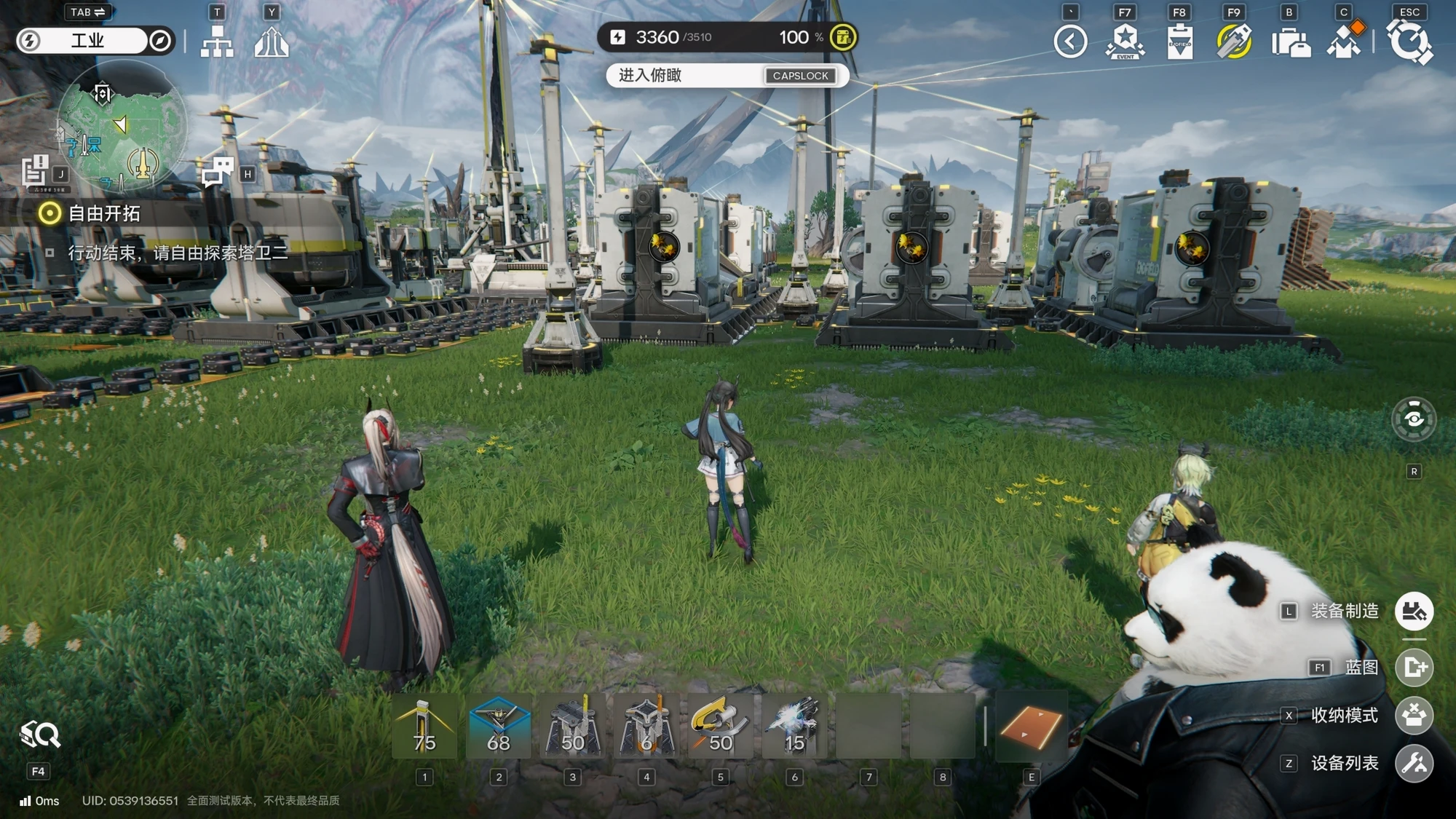Open the backpack inventory icon
Viewport: 1456px width, 819px height.
1289,41
